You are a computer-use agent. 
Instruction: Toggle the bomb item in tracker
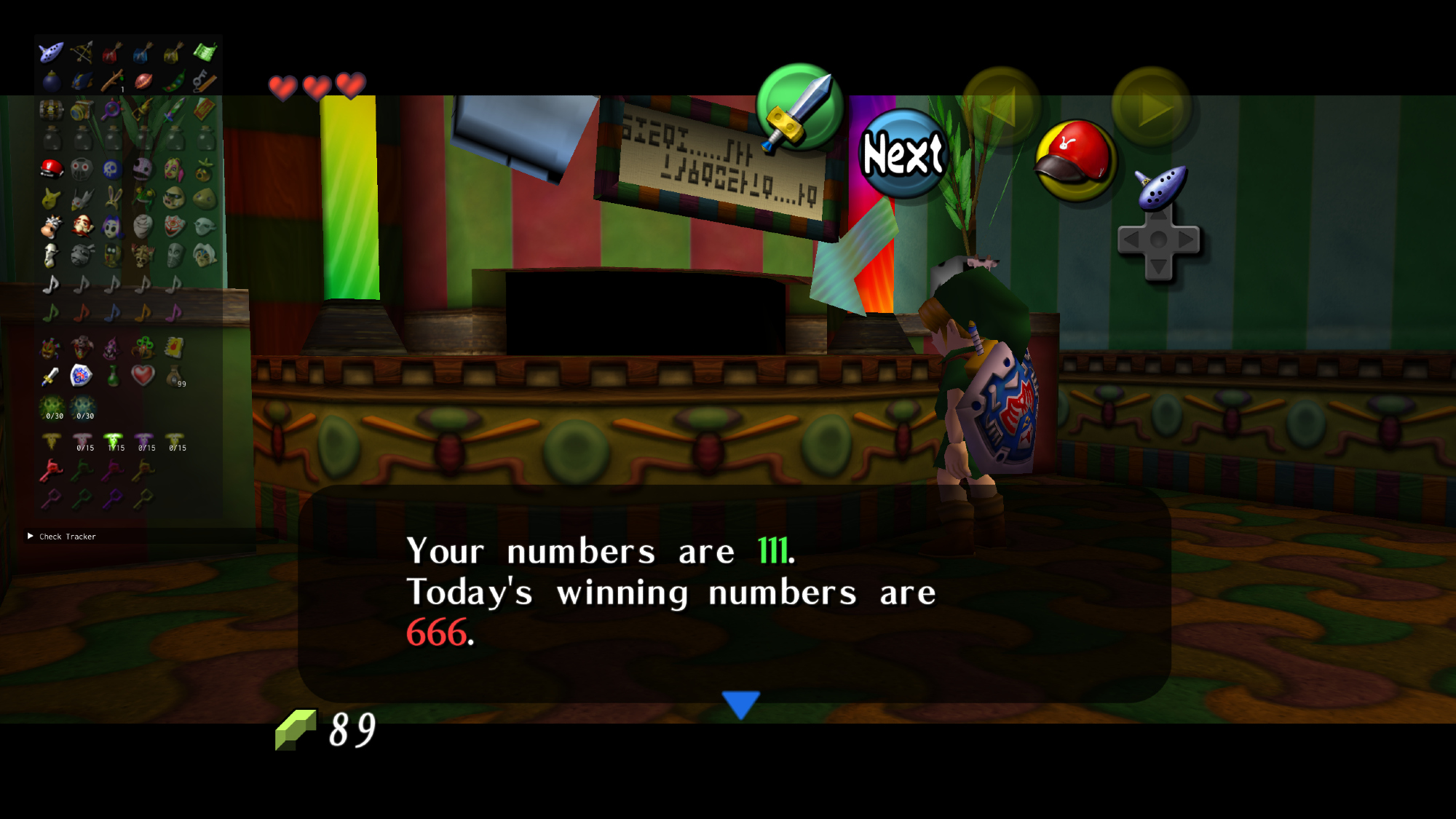point(51,81)
